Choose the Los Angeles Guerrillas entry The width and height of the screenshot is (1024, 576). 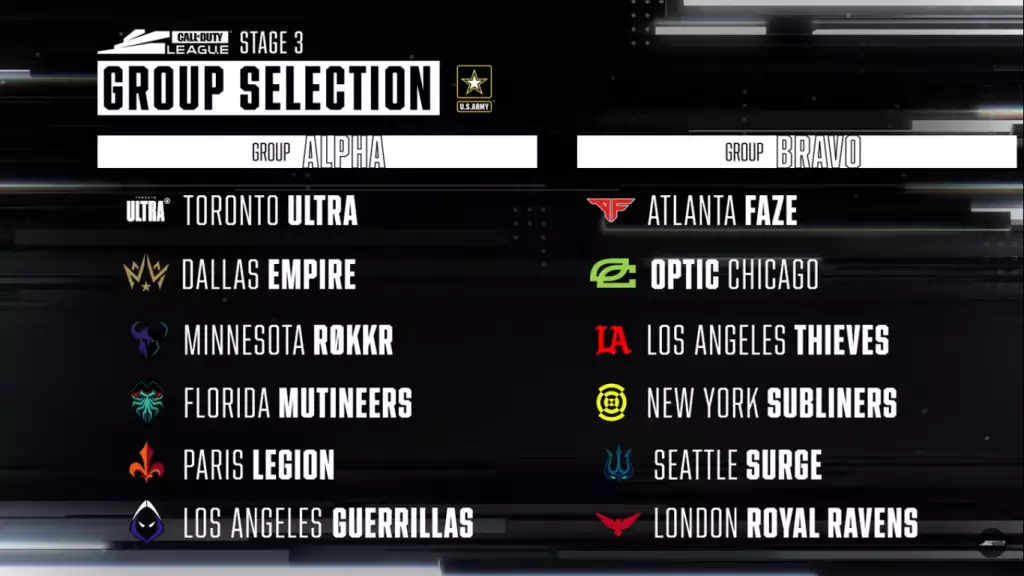328,523
